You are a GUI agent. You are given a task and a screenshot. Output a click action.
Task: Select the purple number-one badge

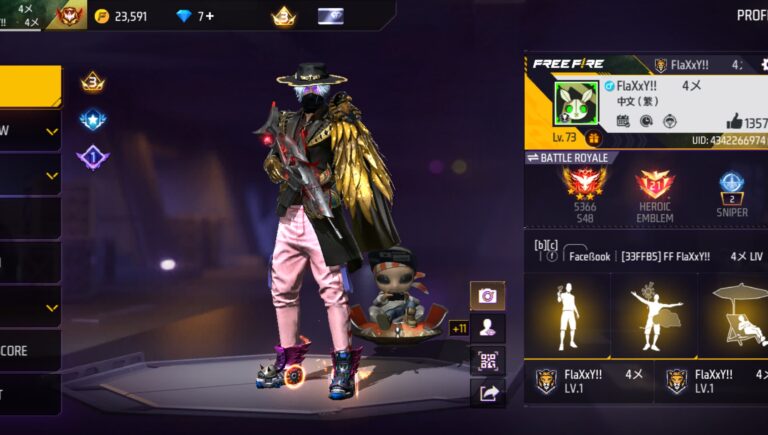coord(93,157)
